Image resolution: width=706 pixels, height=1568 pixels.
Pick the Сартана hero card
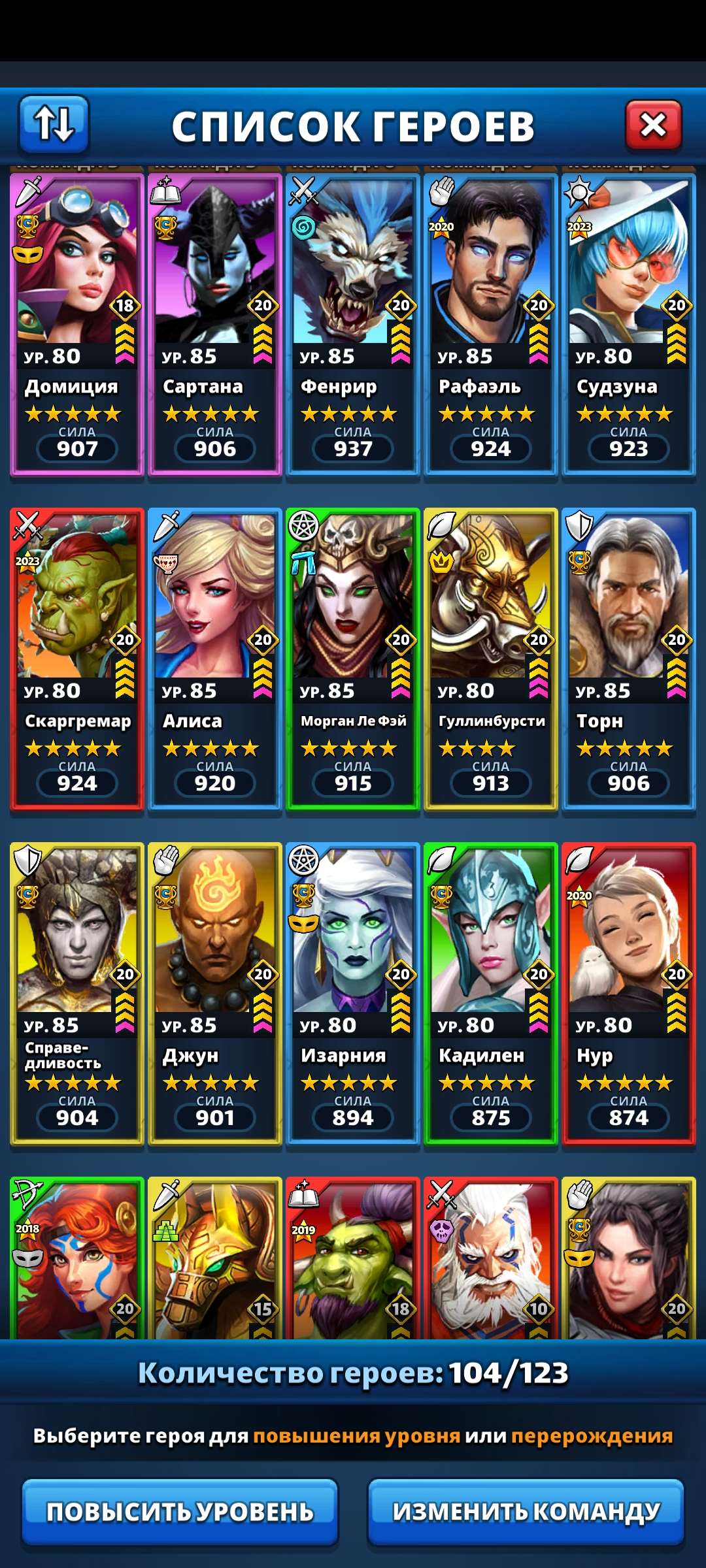(215, 323)
